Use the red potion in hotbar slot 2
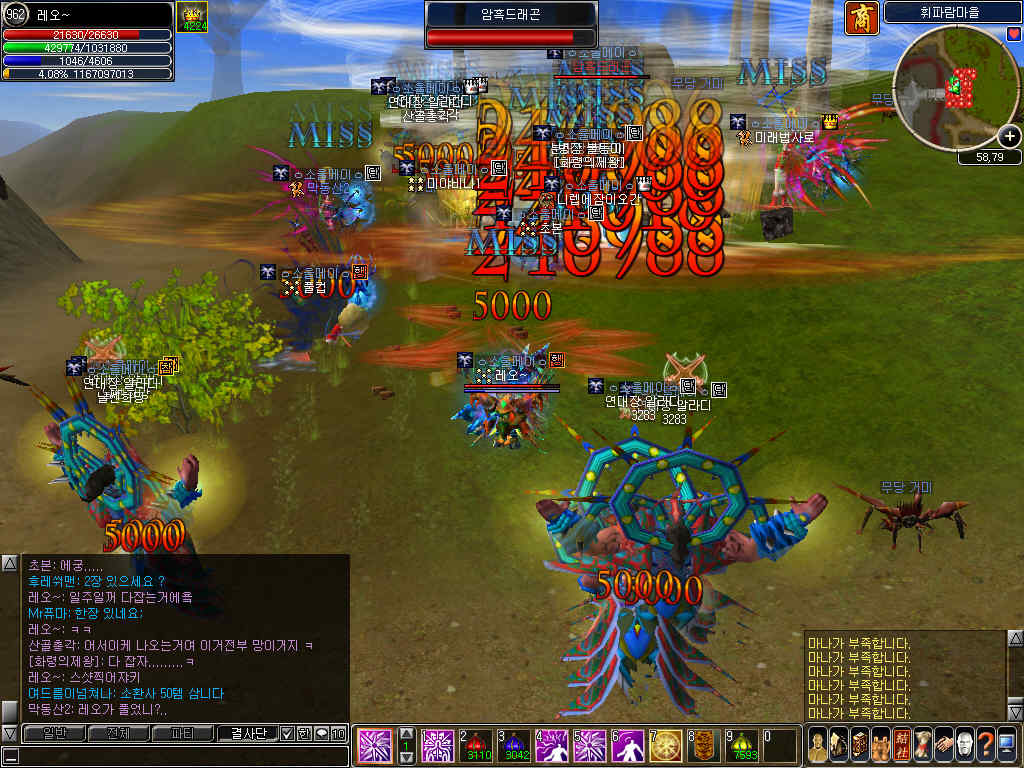The height and width of the screenshot is (768, 1024). coord(476,745)
